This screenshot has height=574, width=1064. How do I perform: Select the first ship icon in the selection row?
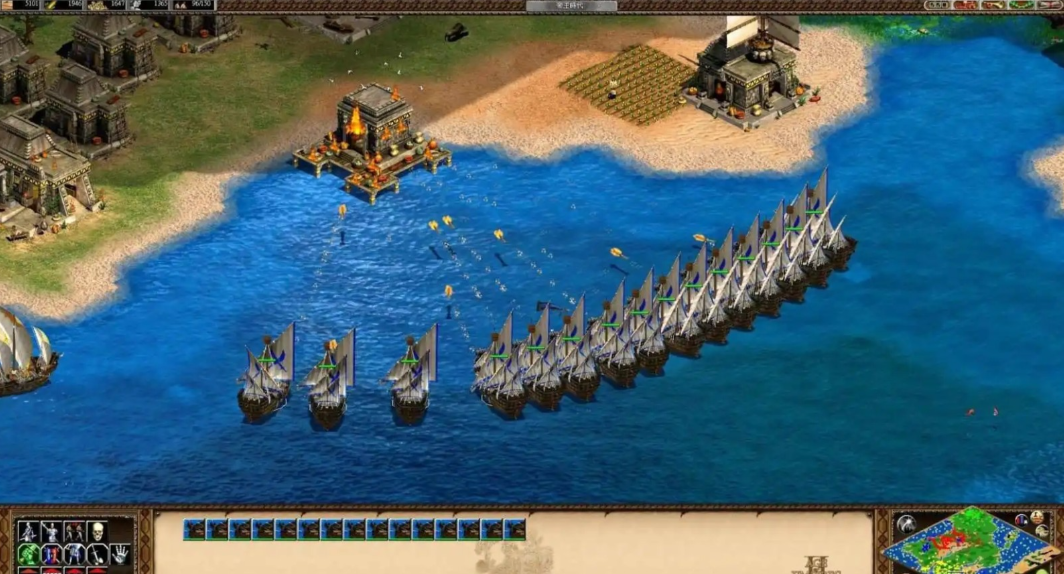[194, 529]
